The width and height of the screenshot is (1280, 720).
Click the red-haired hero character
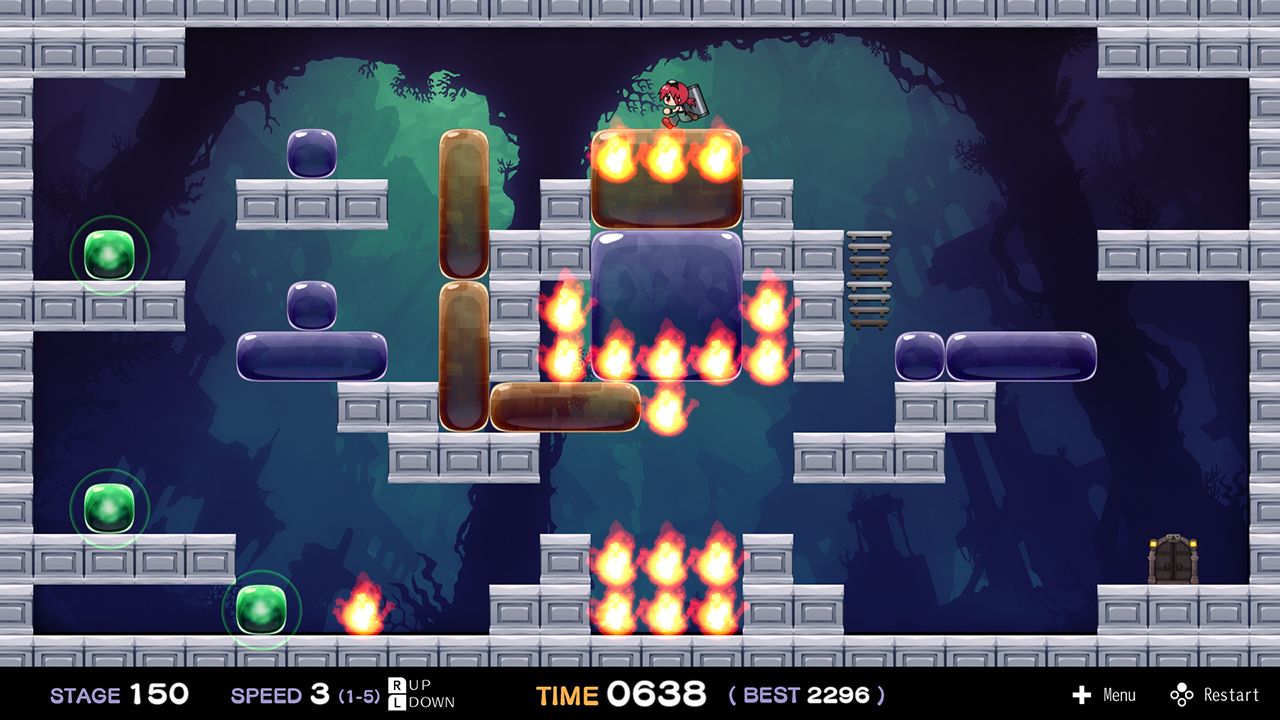coord(678,100)
